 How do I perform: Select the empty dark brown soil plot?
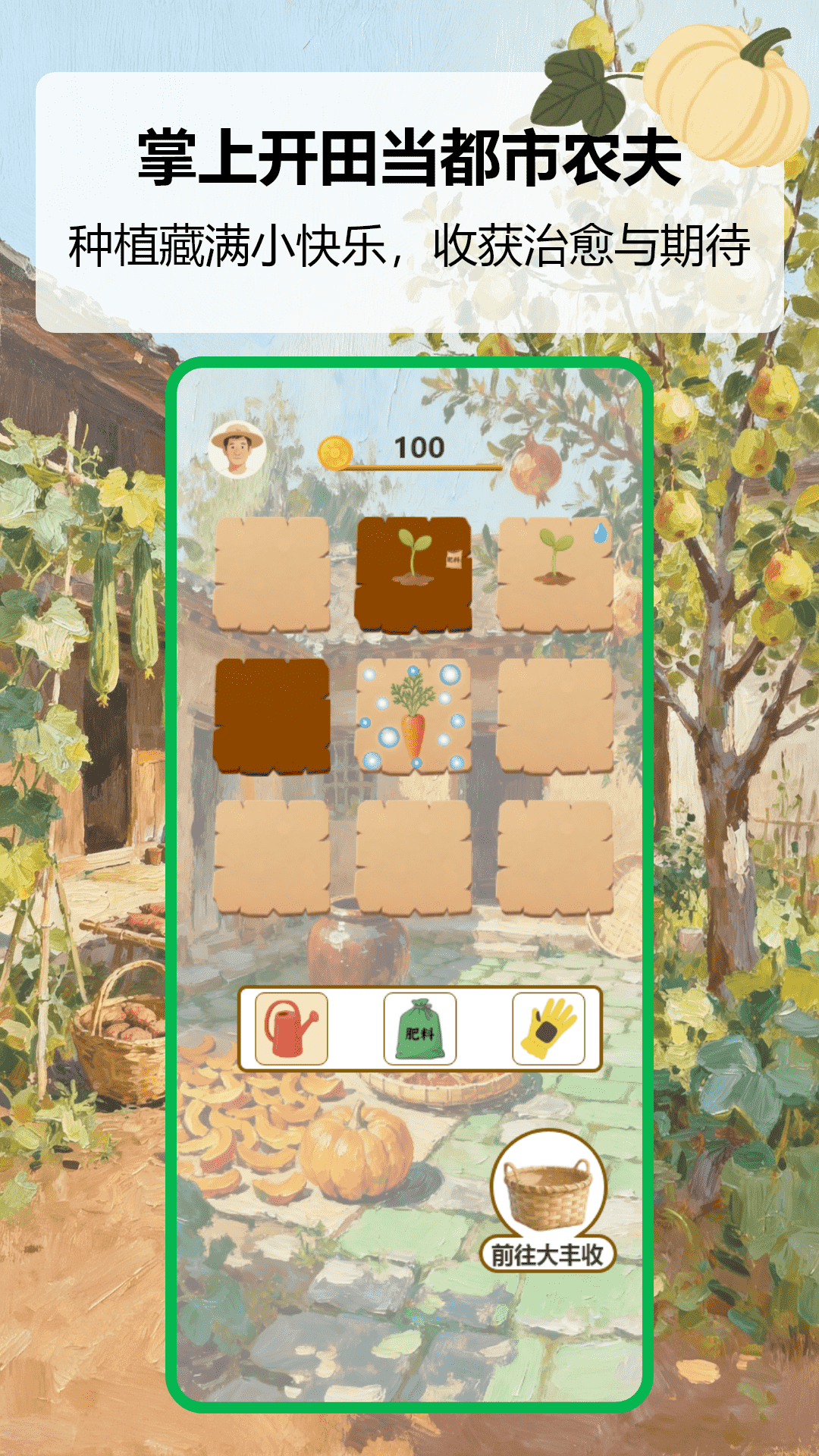[272, 716]
